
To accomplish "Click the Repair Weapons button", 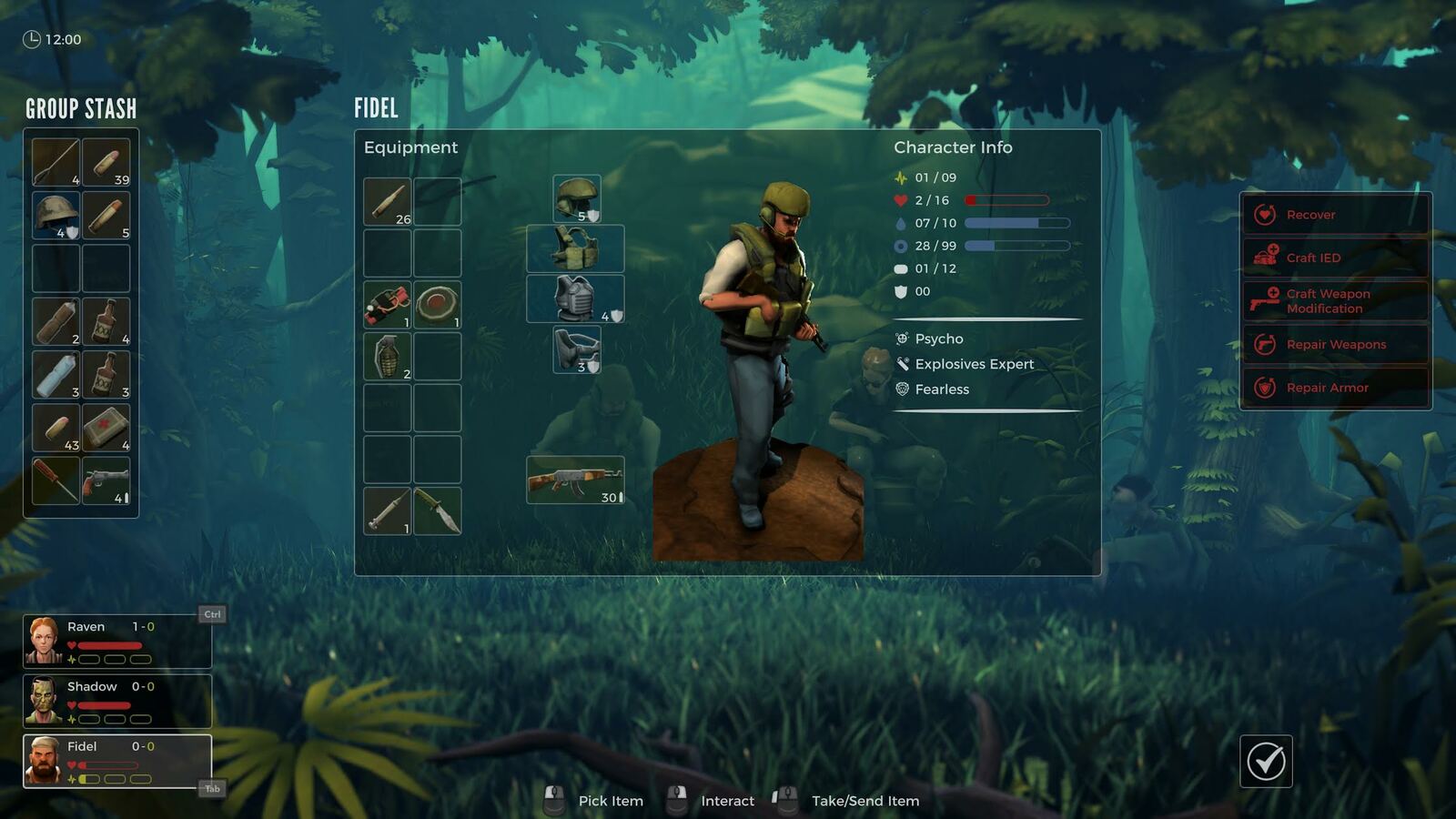I will pos(1335,344).
